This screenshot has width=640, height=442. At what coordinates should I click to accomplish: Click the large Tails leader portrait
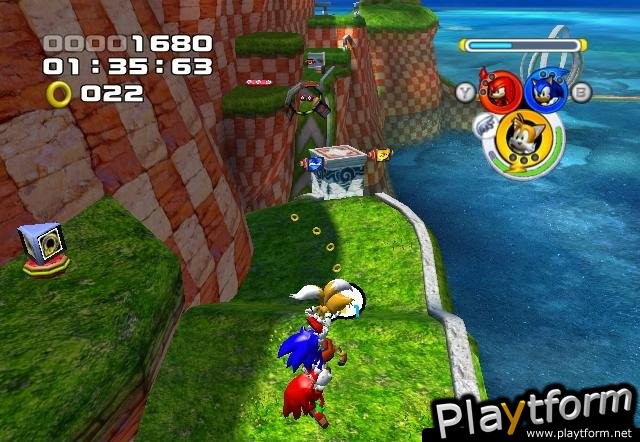[x=523, y=138]
